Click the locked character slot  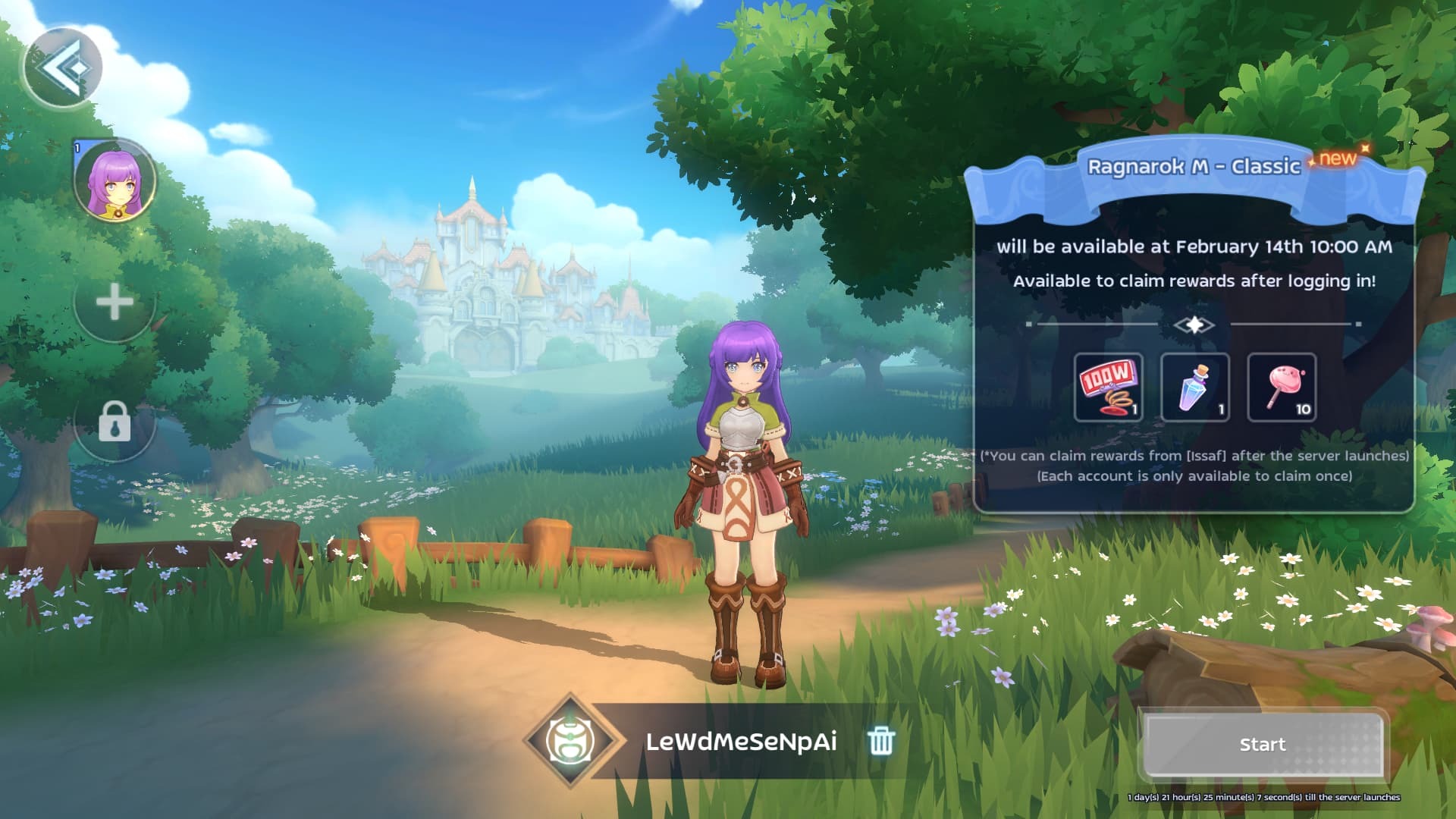click(x=115, y=422)
